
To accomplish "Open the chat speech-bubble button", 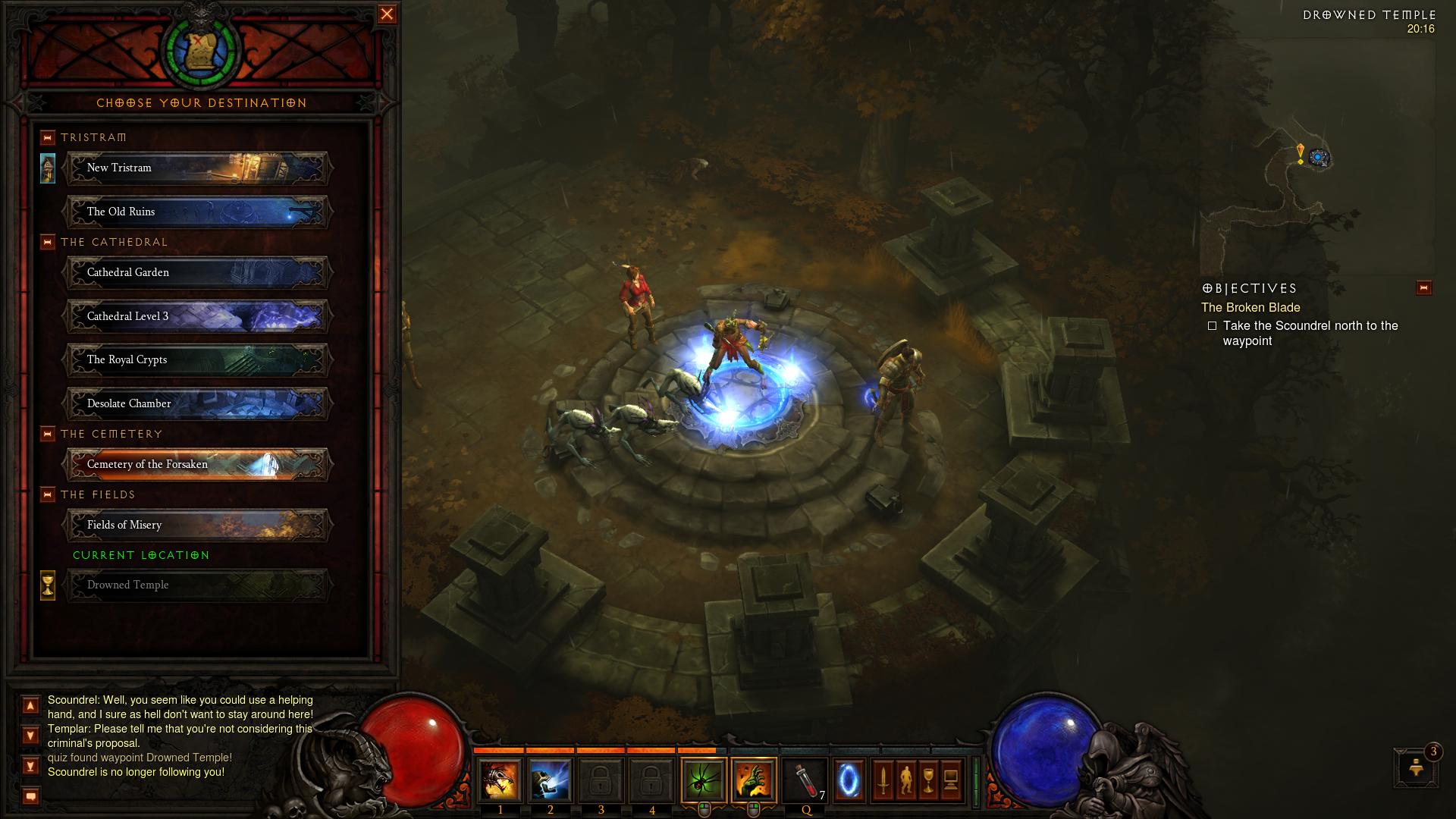I will [x=30, y=796].
